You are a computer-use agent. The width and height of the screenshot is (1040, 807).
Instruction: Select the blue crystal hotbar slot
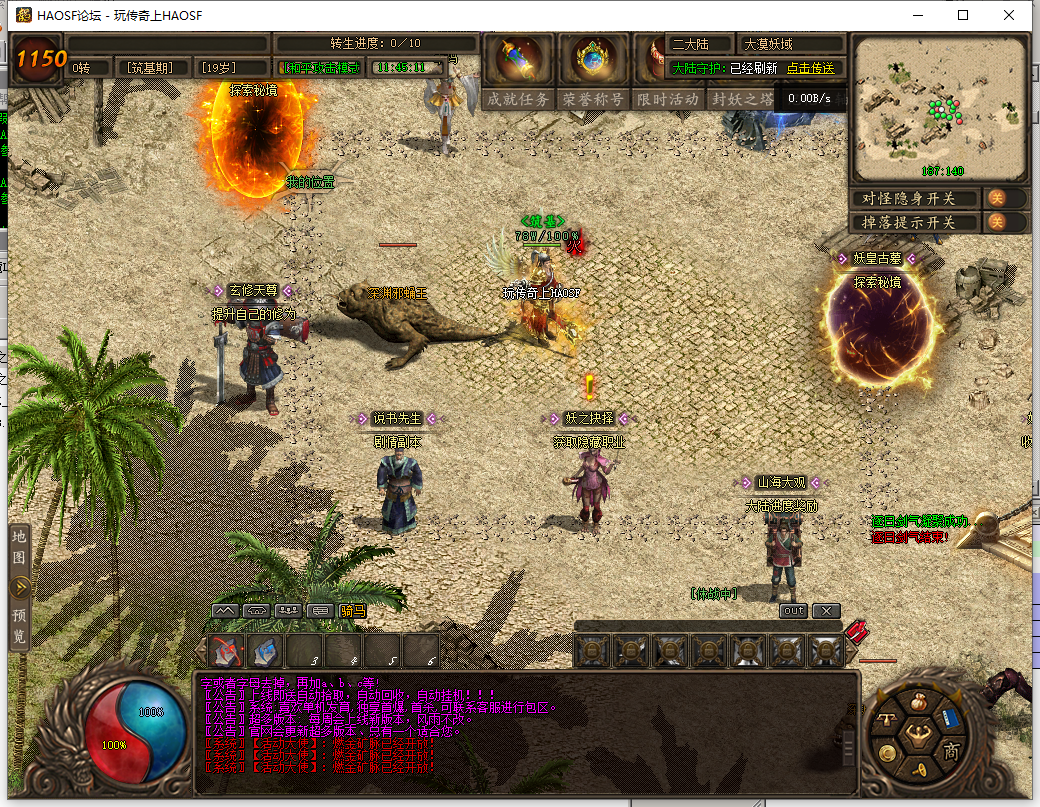coord(265,651)
